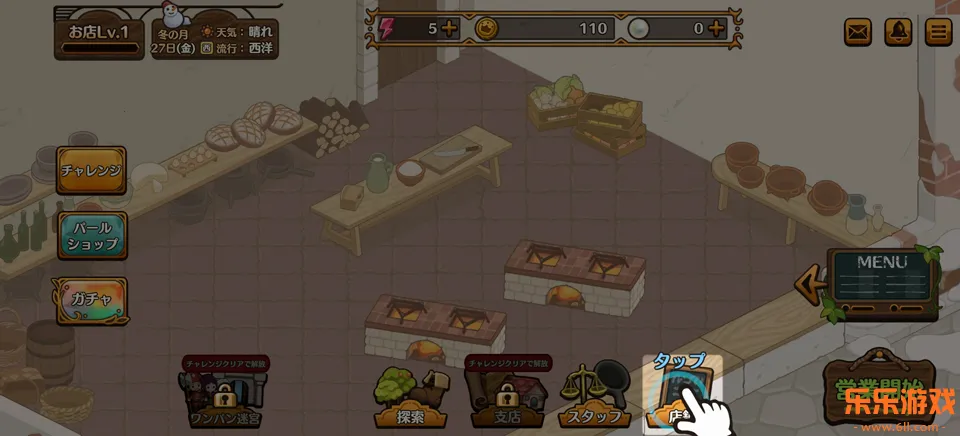Open the ガチャ gacha screen

(x=91, y=296)
